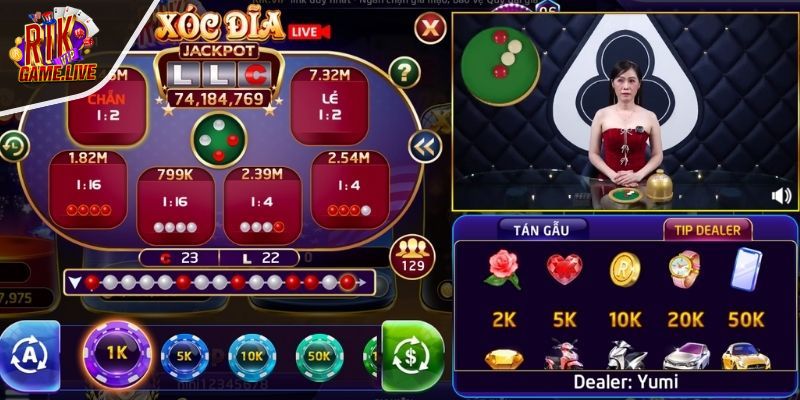
Task: Switch to the Tip Dealer tab
Action: click(x=706, y=229)
